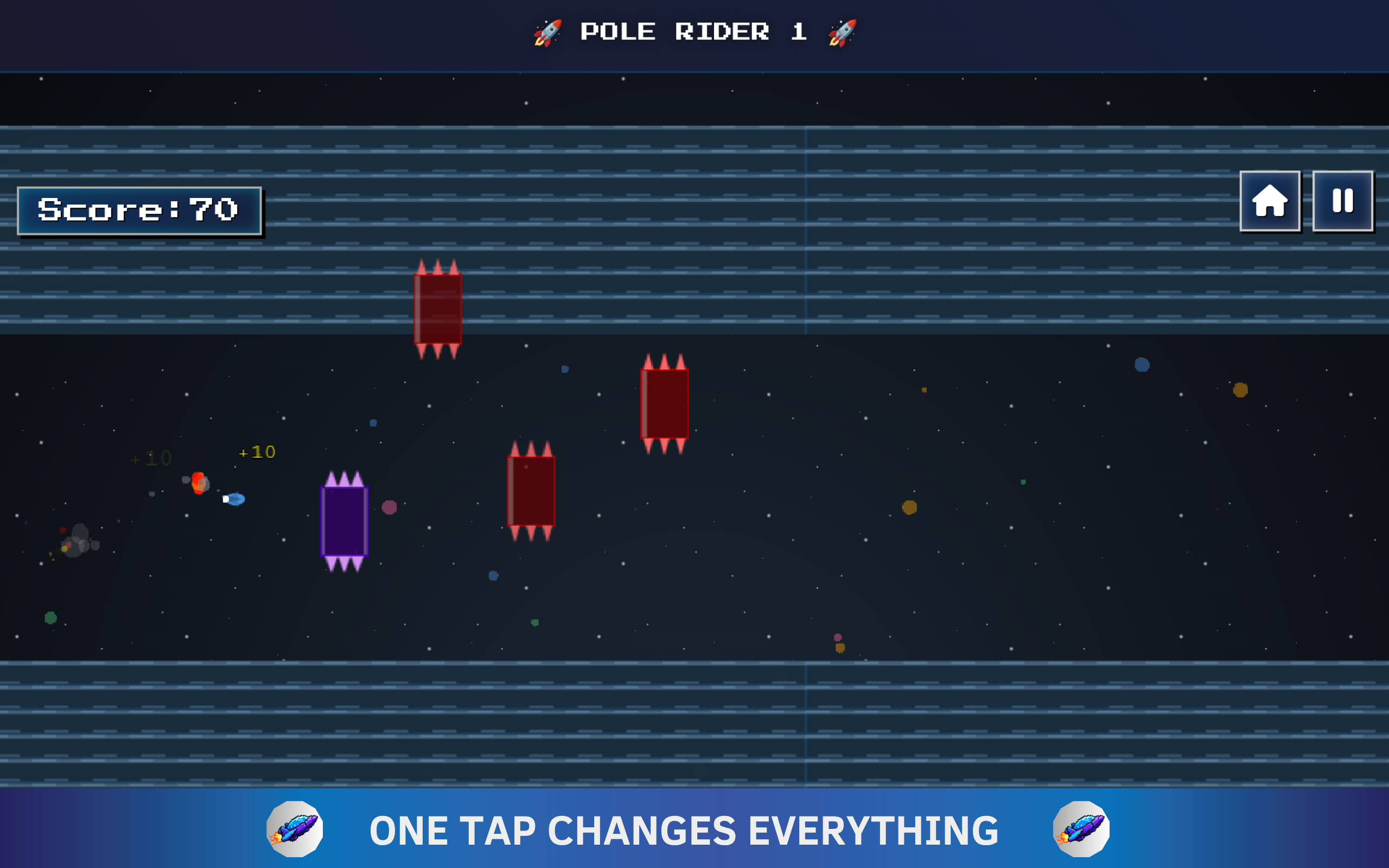This screenshot has width=1389, height=868.
Task: Click the topmost red spiked obstacle
Action: click(437, 308)
